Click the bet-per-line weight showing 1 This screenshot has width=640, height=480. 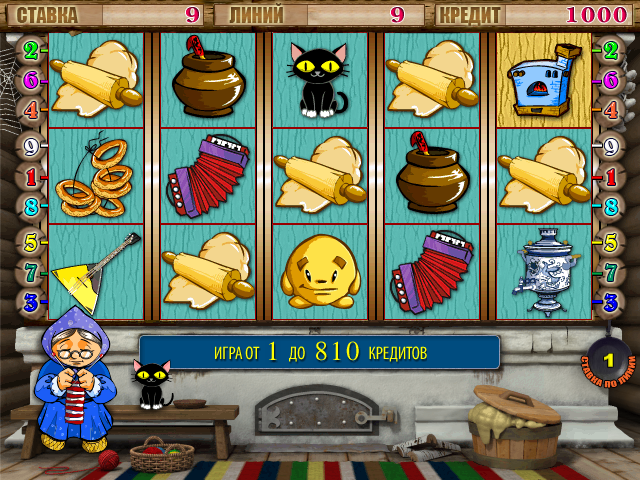click(x=608, y=360)
